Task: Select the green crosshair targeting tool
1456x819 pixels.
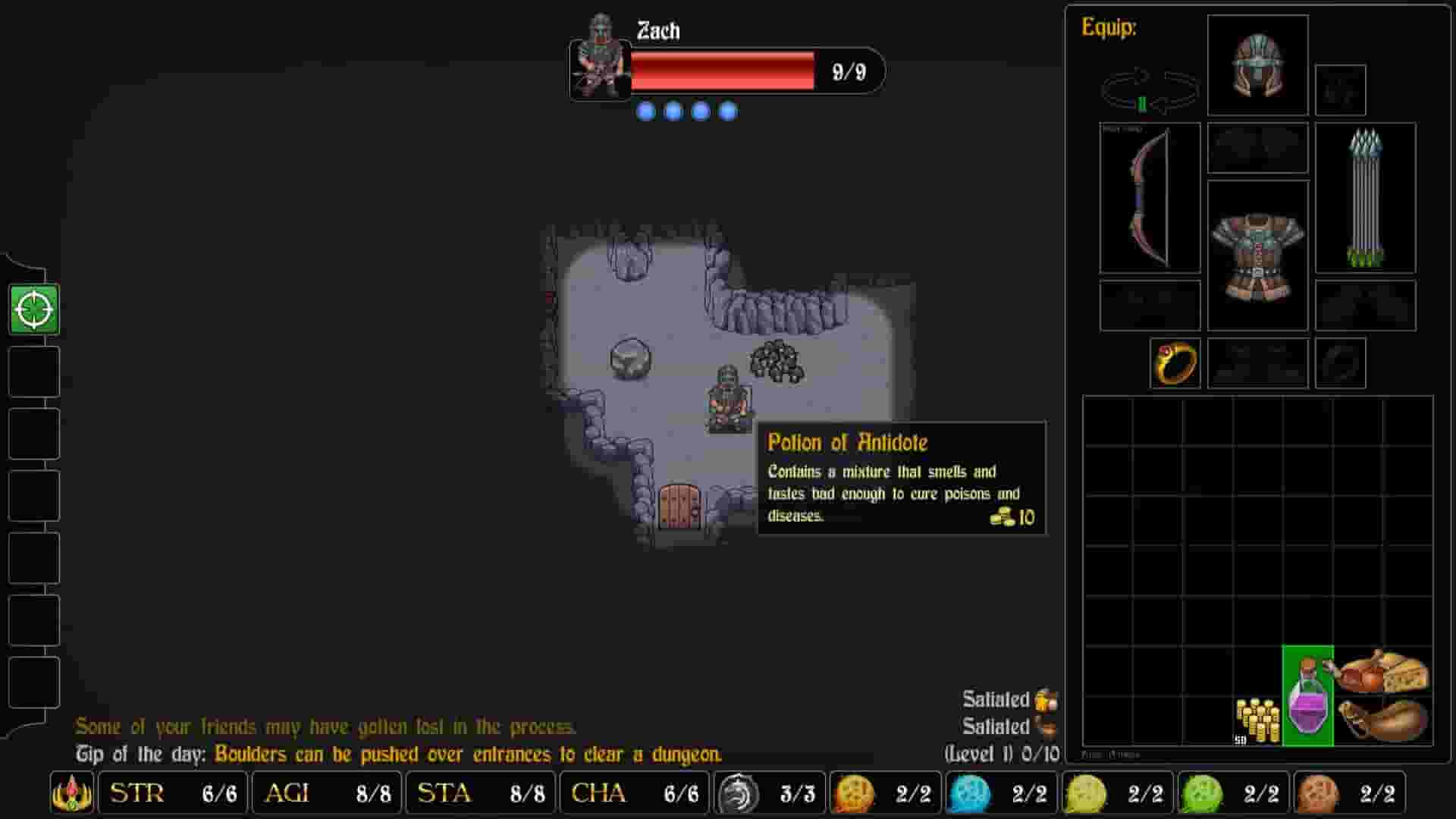Action: pos(32,310)
